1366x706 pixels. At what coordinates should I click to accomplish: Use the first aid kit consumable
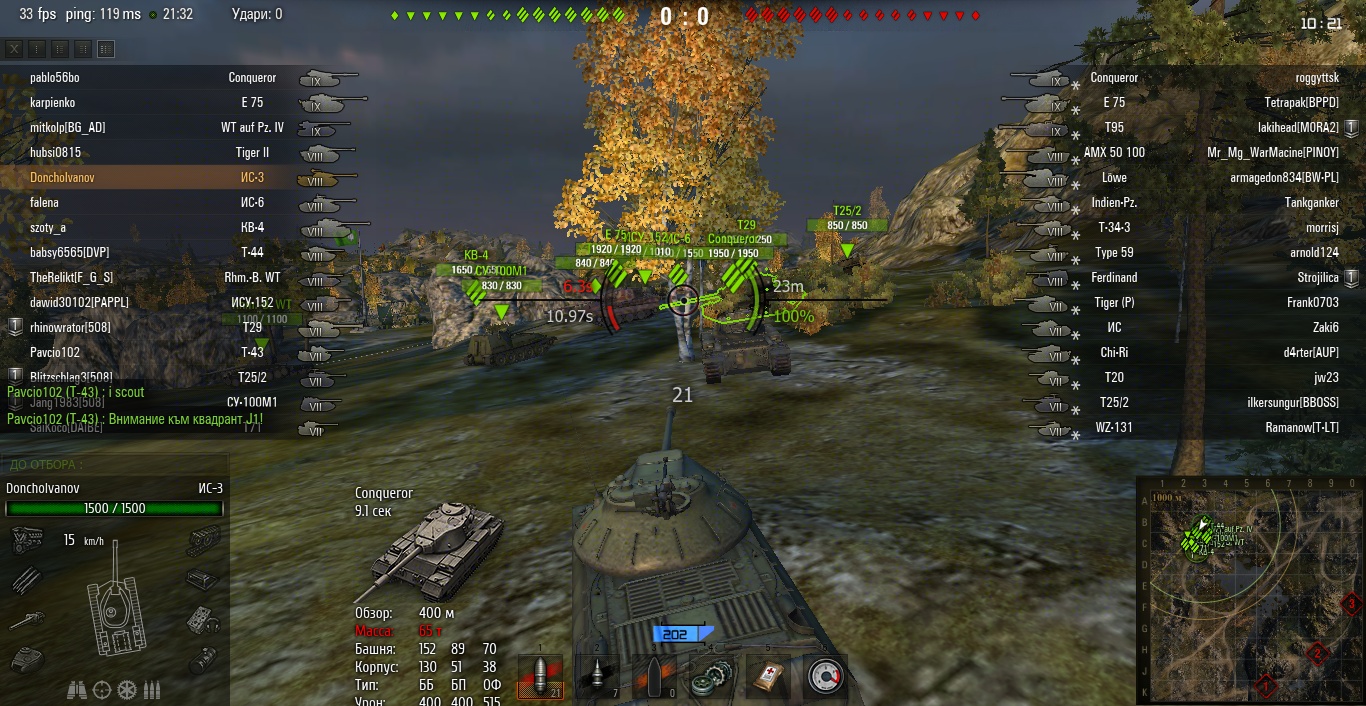pos(768,677)
